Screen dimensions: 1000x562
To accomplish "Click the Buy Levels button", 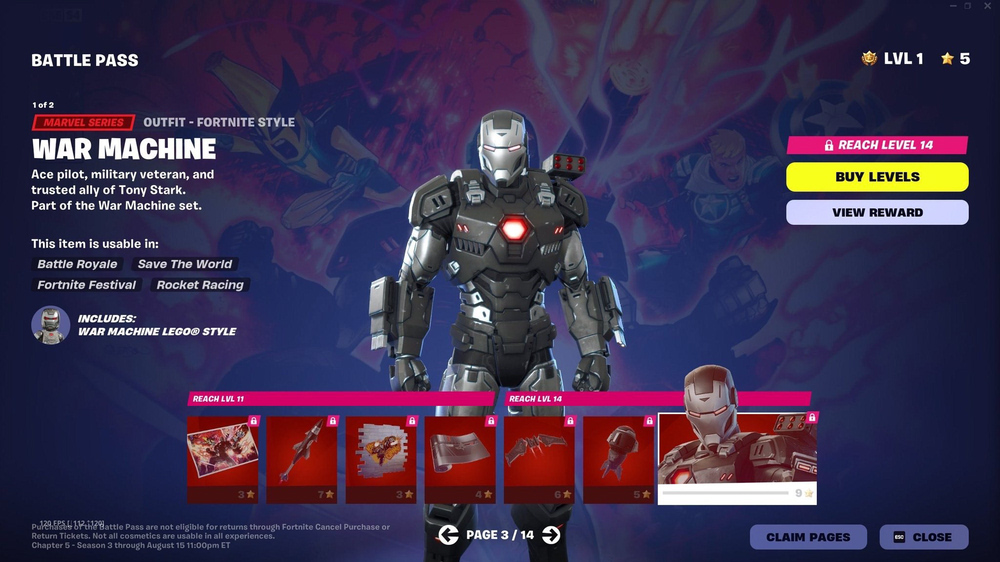I will 877,177.
